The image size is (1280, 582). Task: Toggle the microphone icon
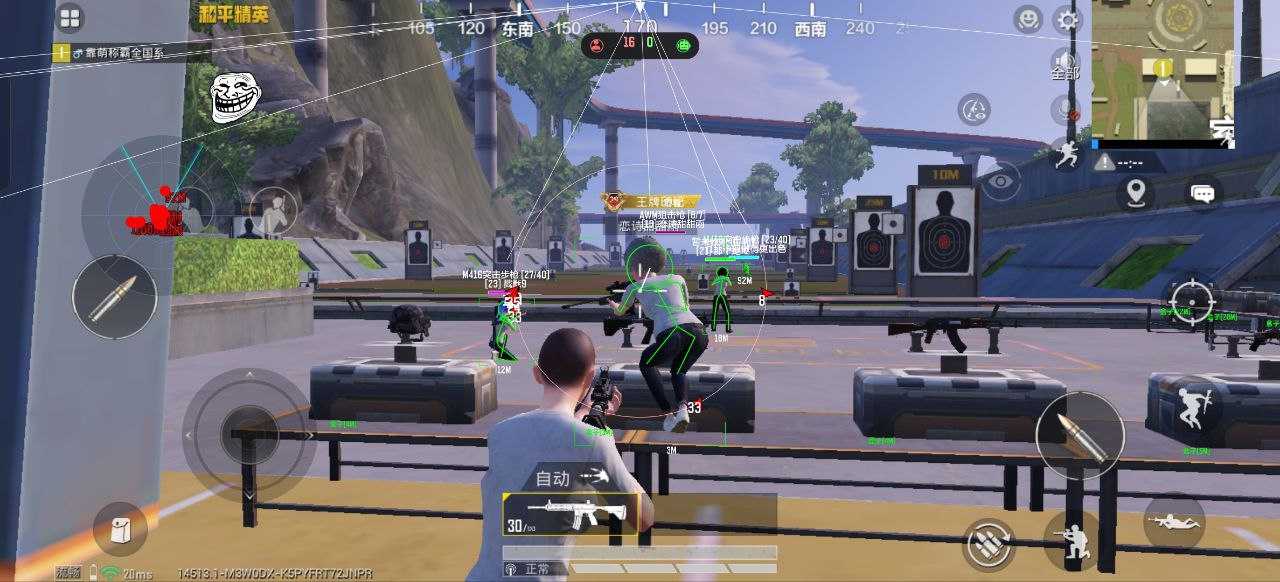click(1066, 107)
